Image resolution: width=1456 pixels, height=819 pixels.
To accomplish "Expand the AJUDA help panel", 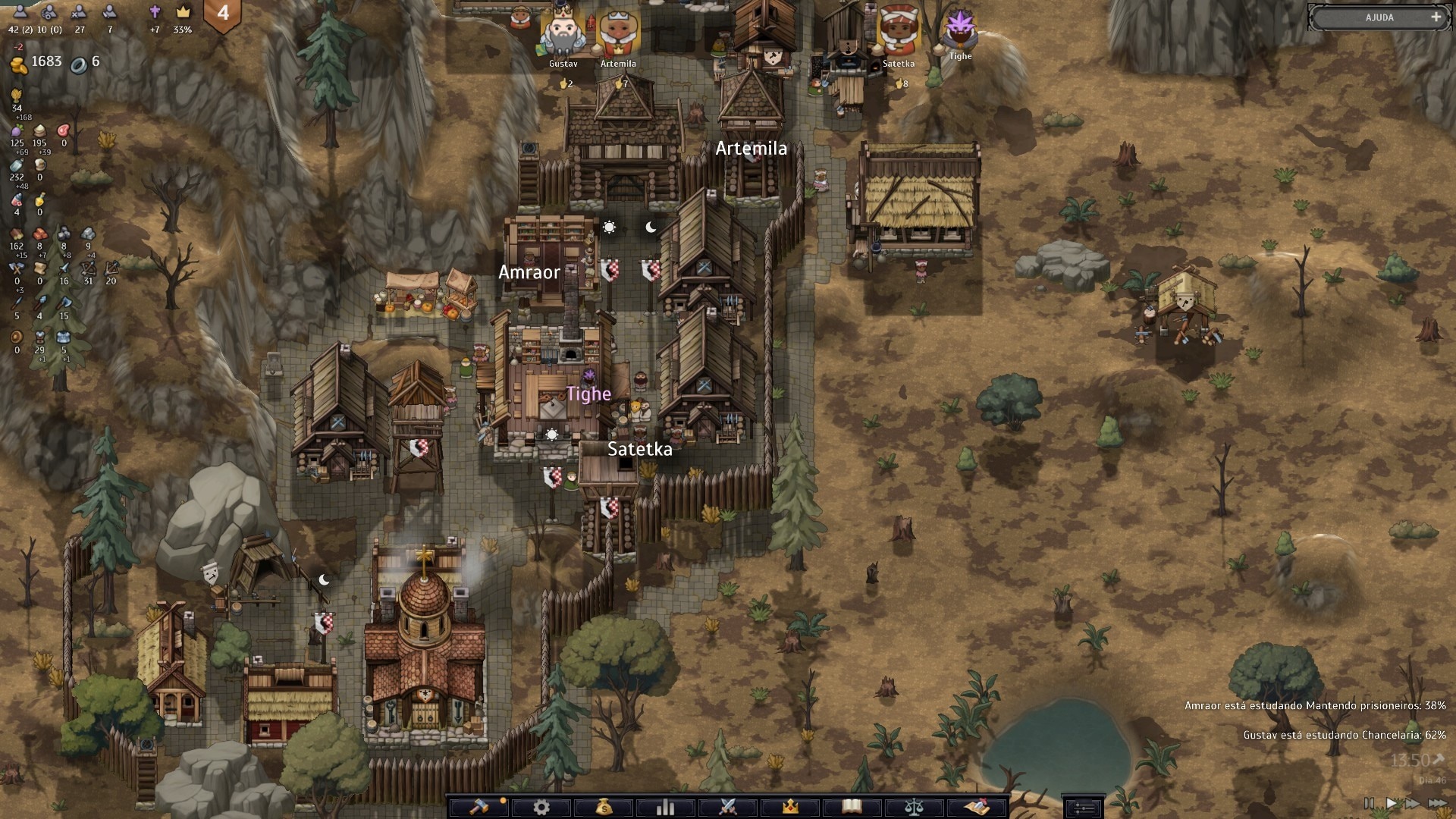I will point(1436,17).
